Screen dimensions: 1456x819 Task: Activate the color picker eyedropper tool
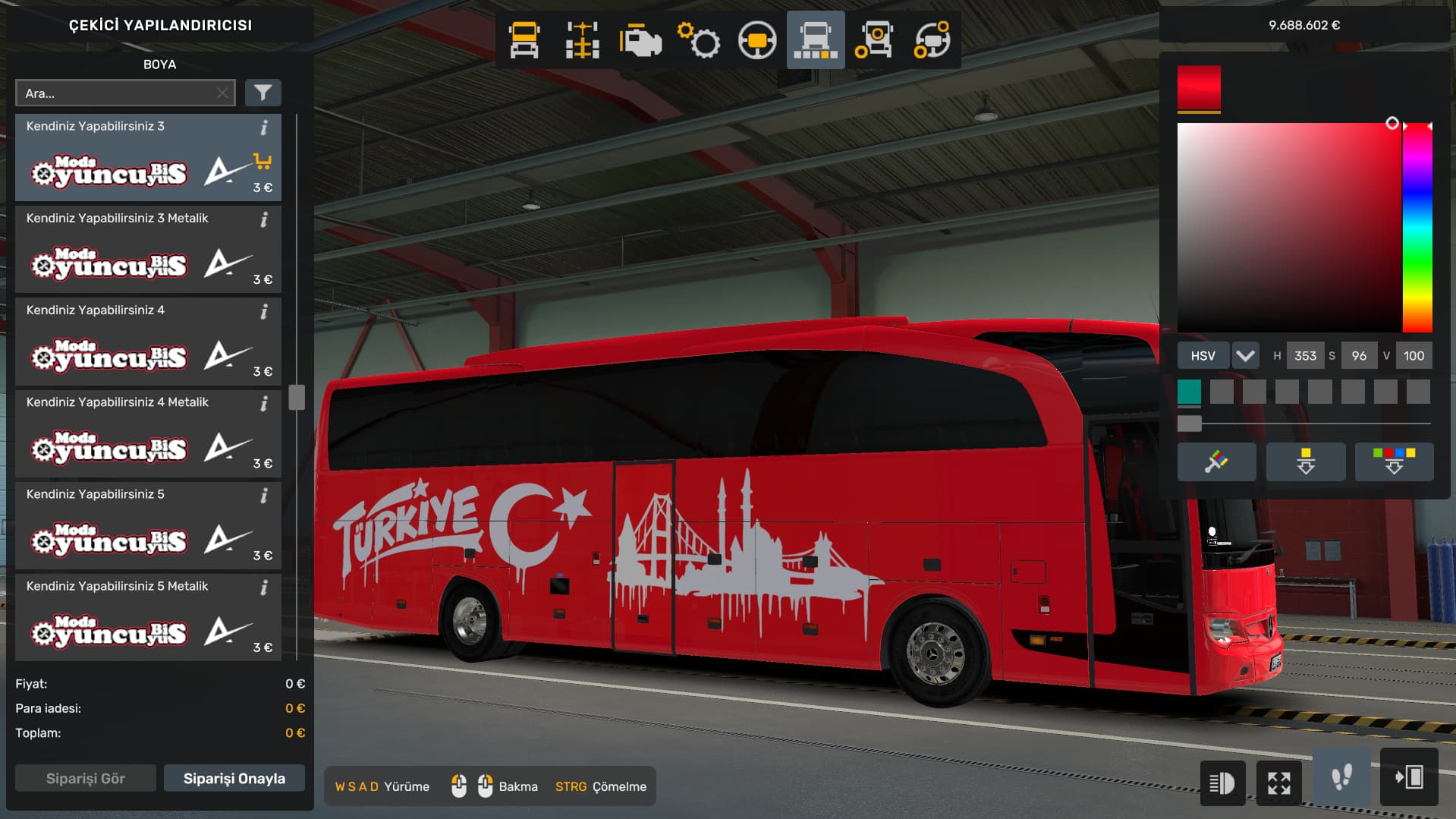point(1216,461)
